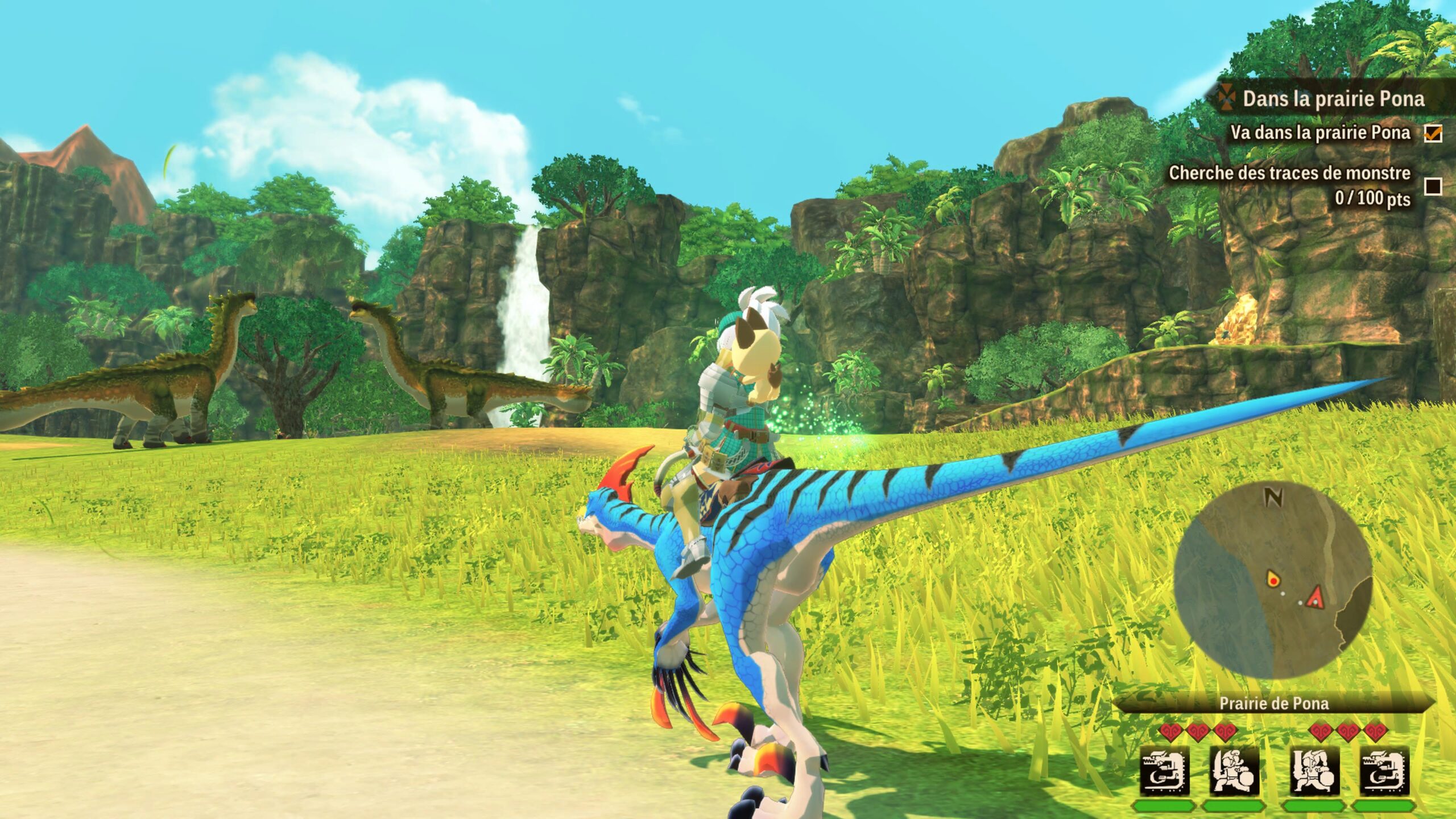The image size is (1456, 819).
Task: Select the first monster icon in the party bar
Action: [1164, 772]
